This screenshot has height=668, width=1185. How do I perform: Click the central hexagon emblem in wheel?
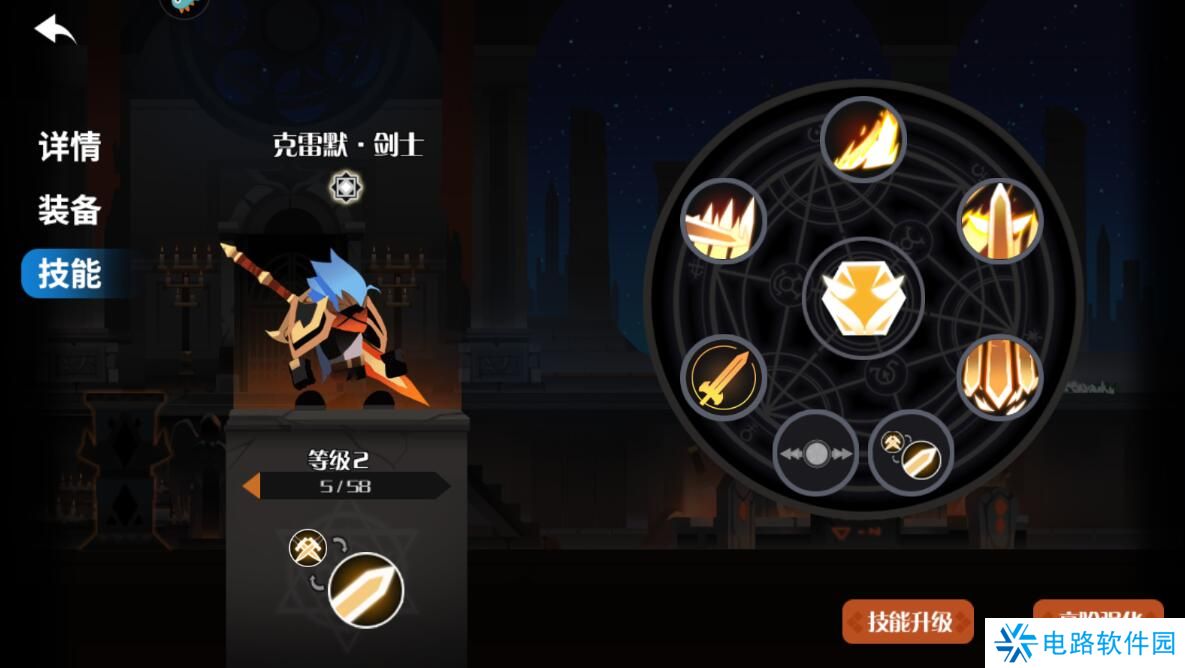coord(862,297)
